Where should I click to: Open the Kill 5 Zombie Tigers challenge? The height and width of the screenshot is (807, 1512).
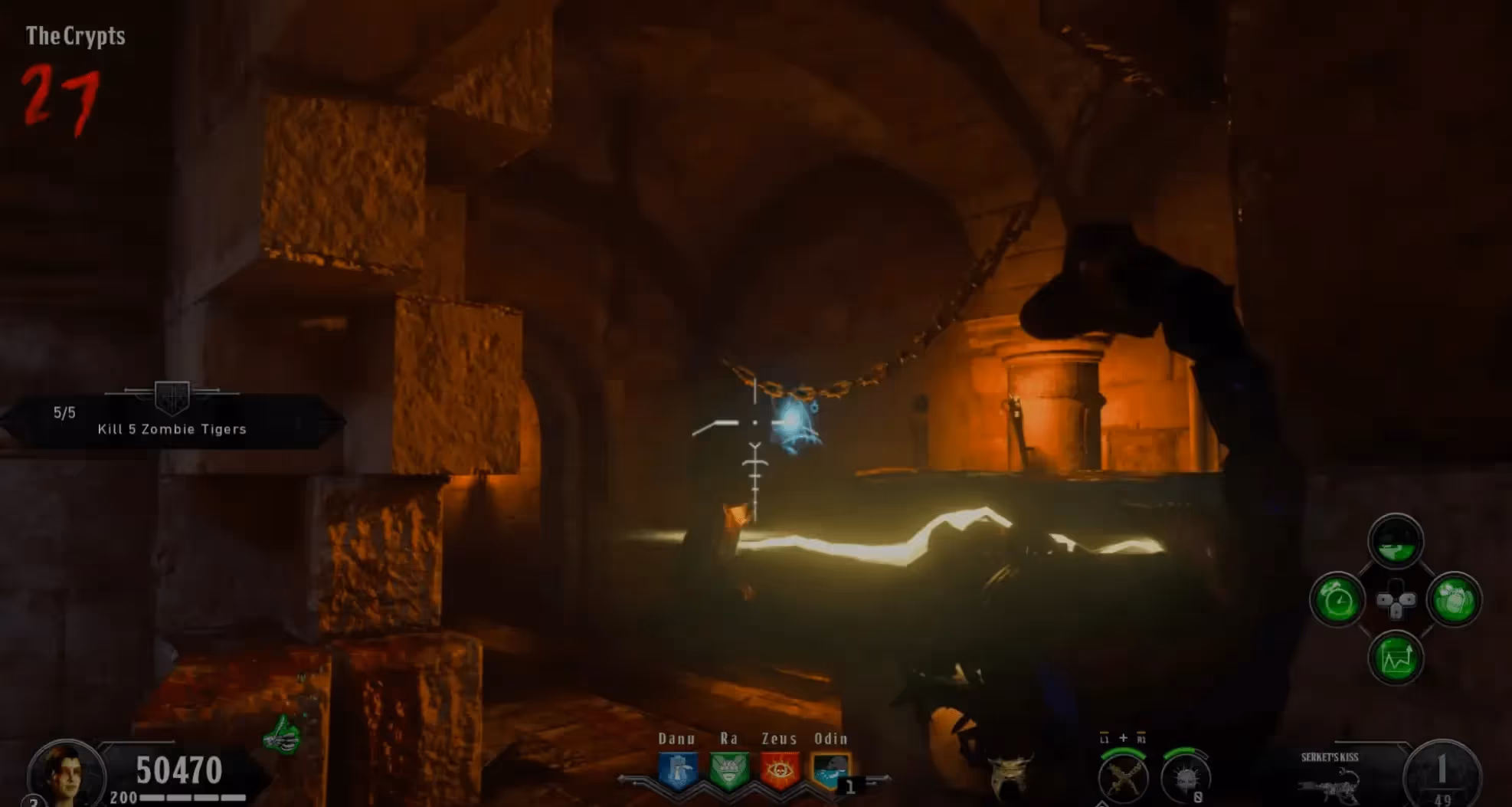[172, 421]
